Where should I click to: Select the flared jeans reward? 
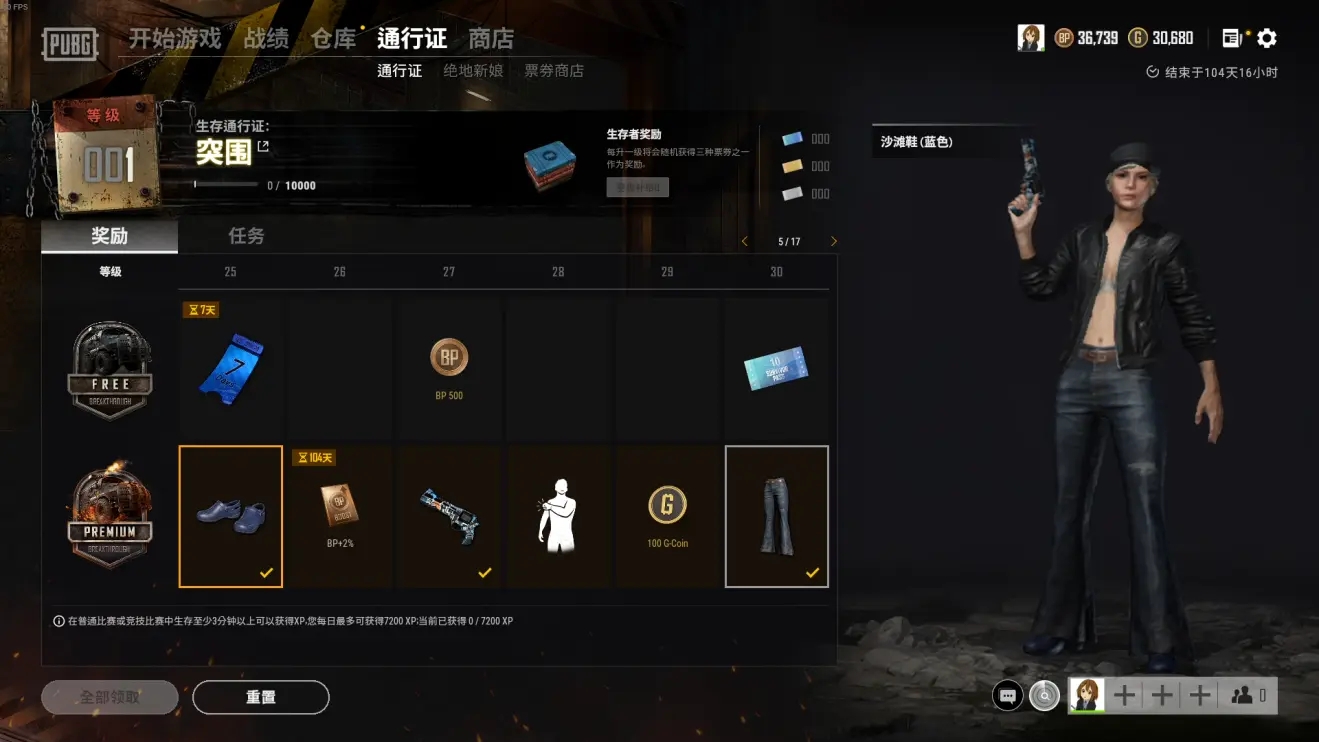click(777, 516)
